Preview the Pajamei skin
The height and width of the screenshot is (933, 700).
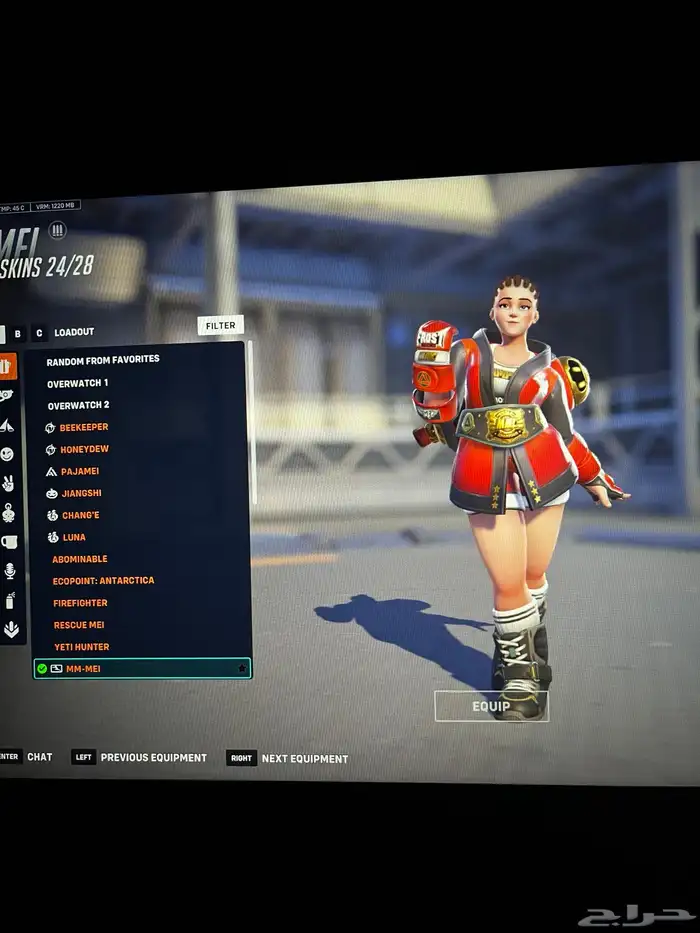[x=79, y=471]
